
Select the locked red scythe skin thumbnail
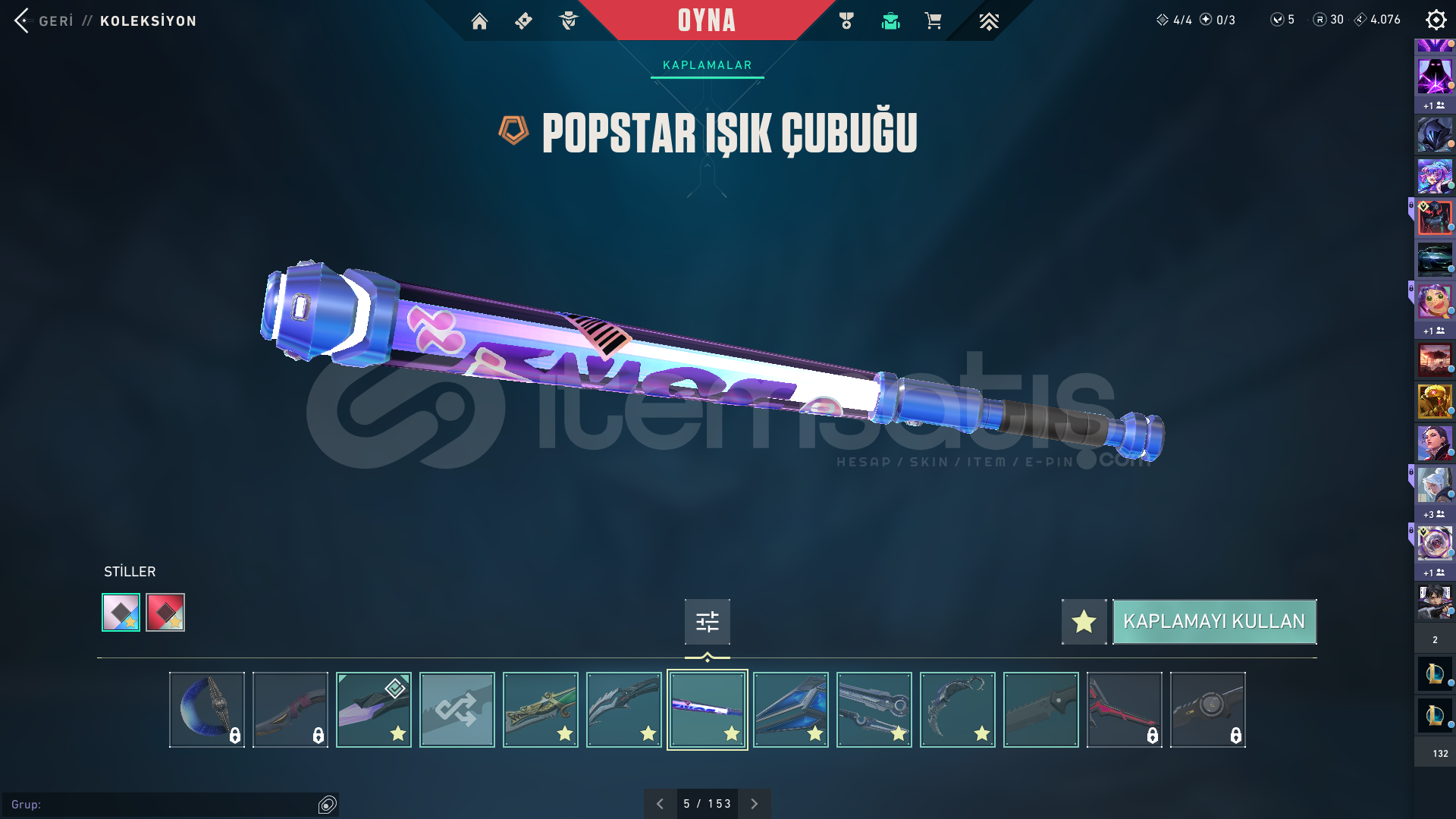tap(1124, 710)
